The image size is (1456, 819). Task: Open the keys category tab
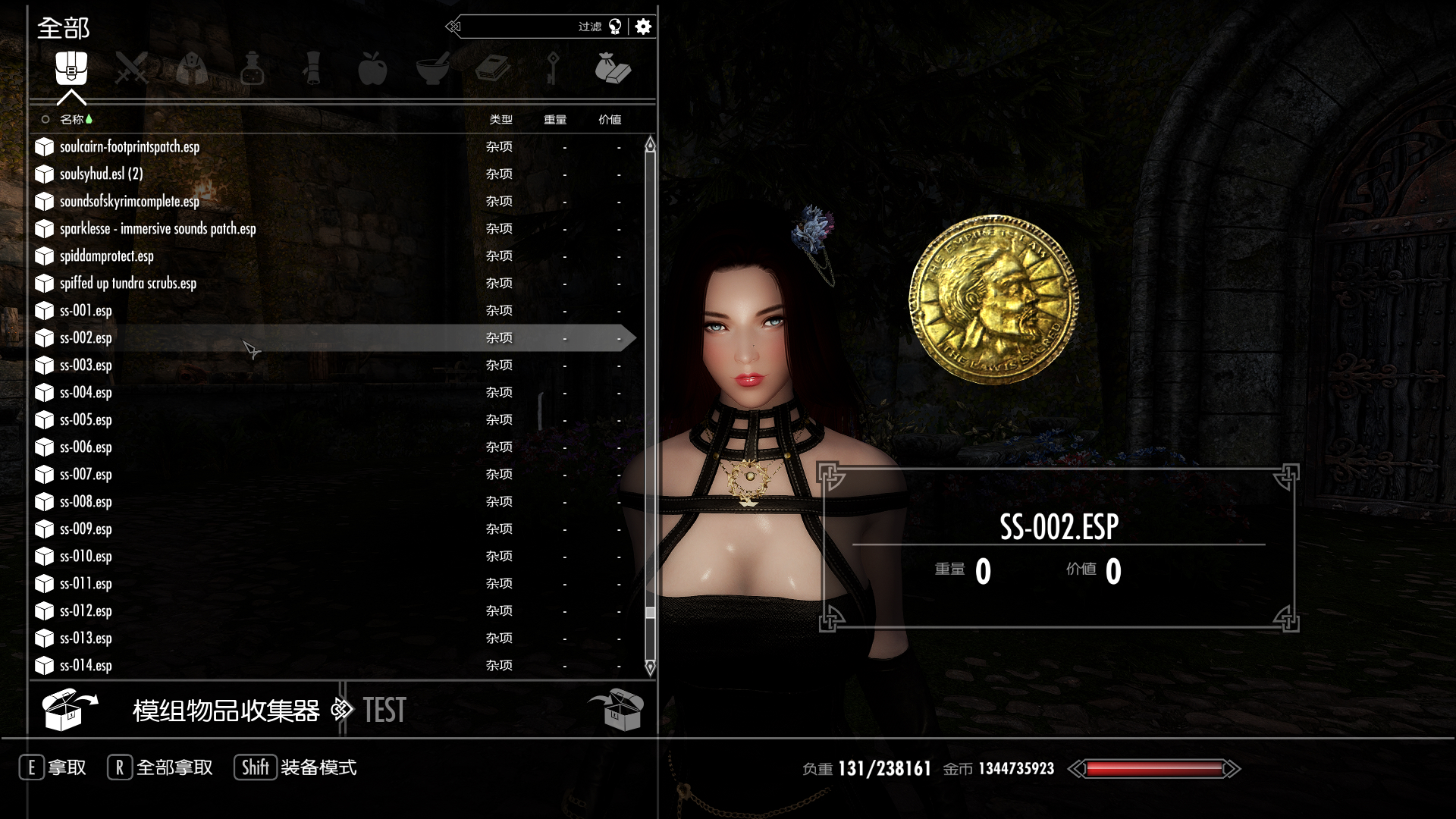(x=553, y=69)
